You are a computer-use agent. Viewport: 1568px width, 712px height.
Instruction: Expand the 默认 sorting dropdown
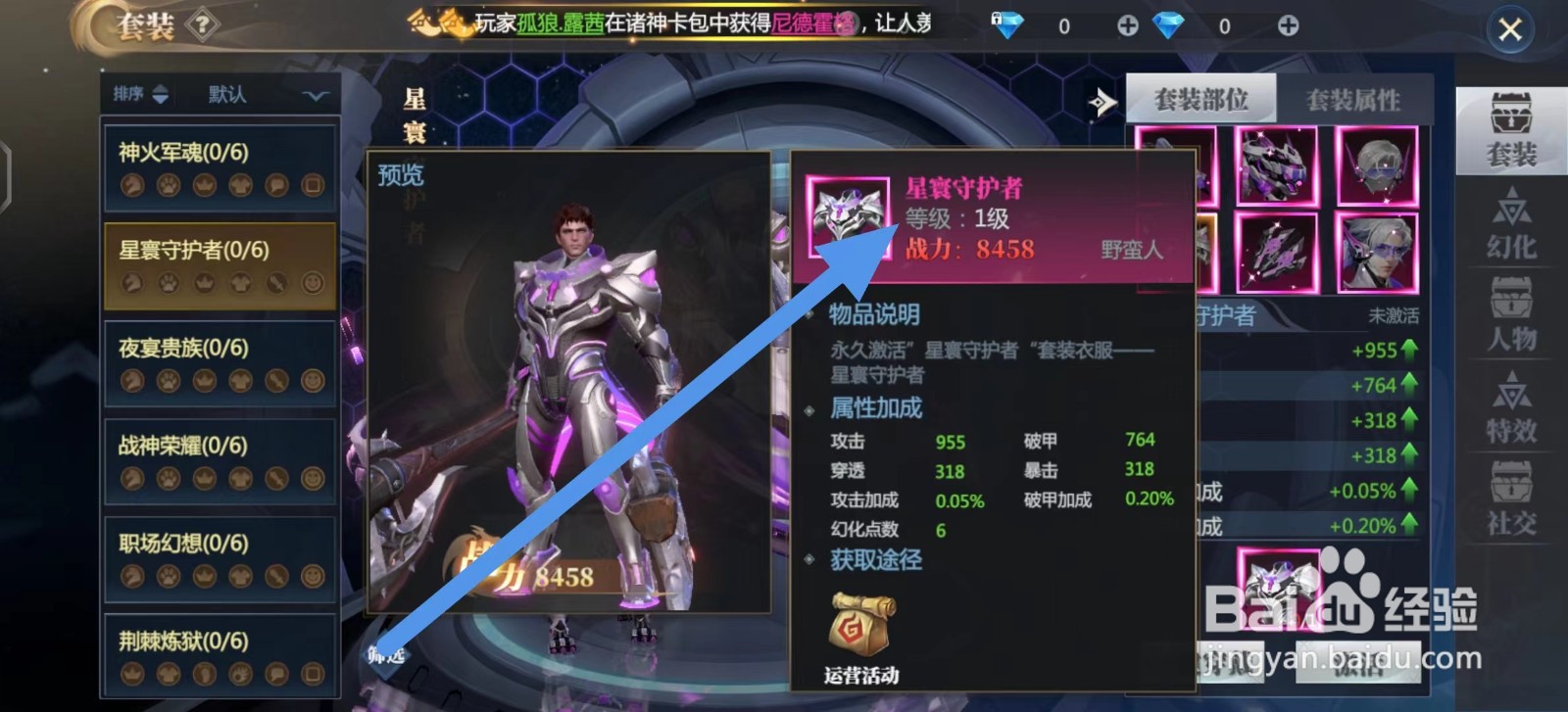tap(314, 95)
